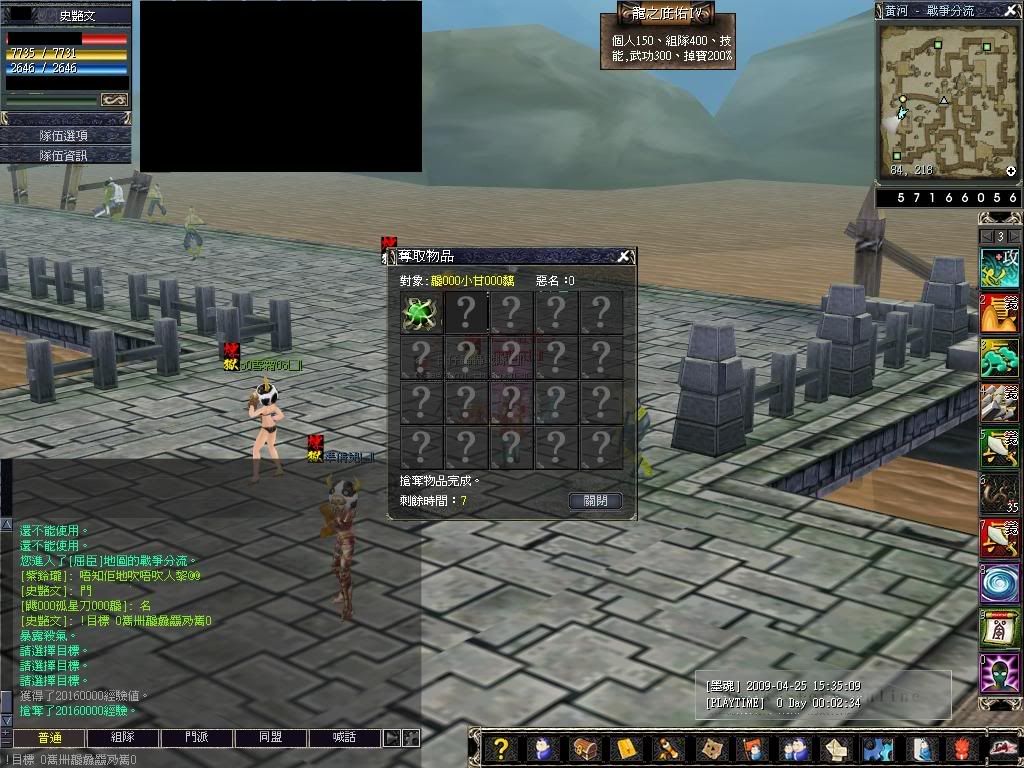Select the green orb item in the loot grid

(421, 313)
